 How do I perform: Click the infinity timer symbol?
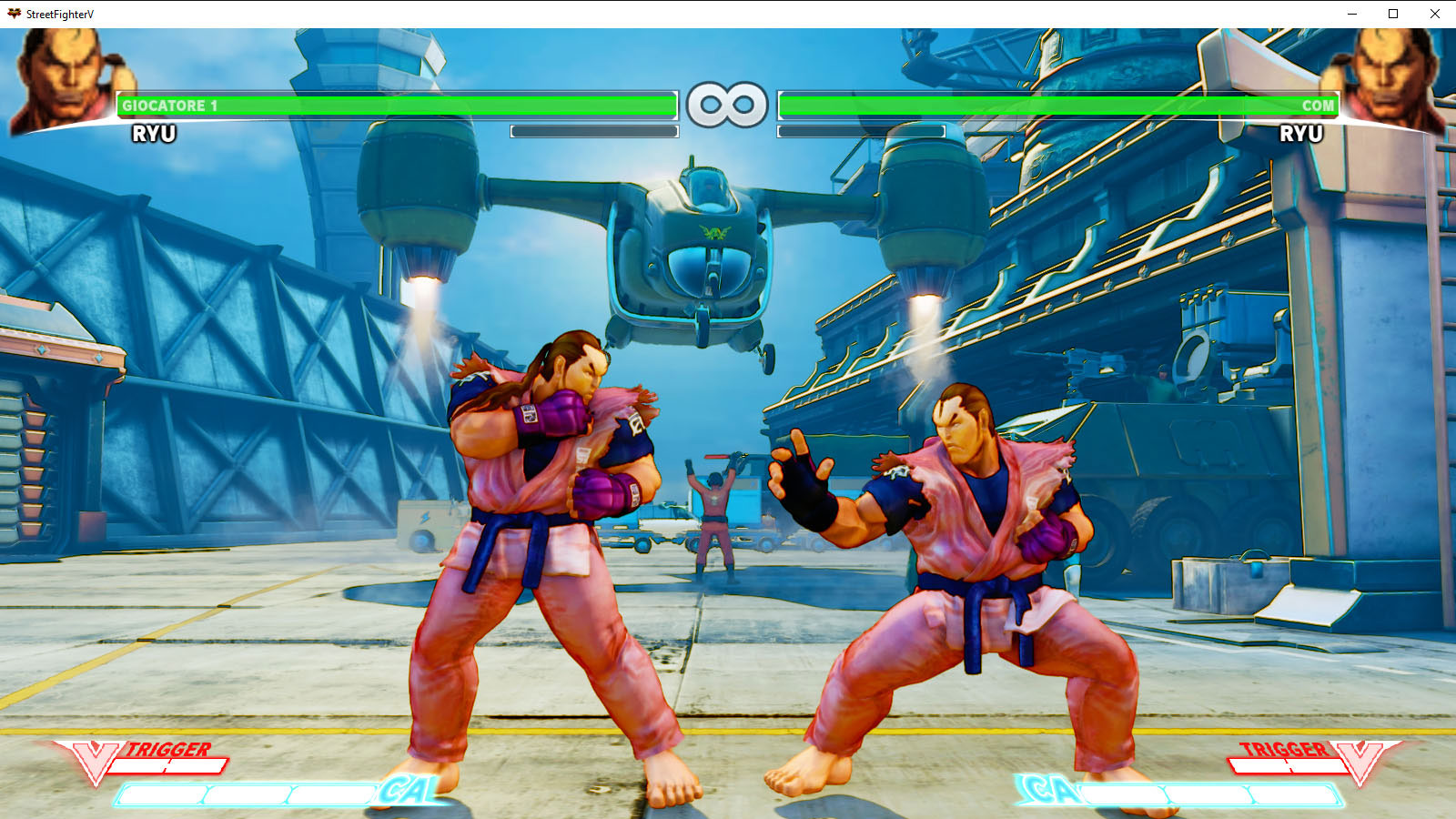(728, 103)
